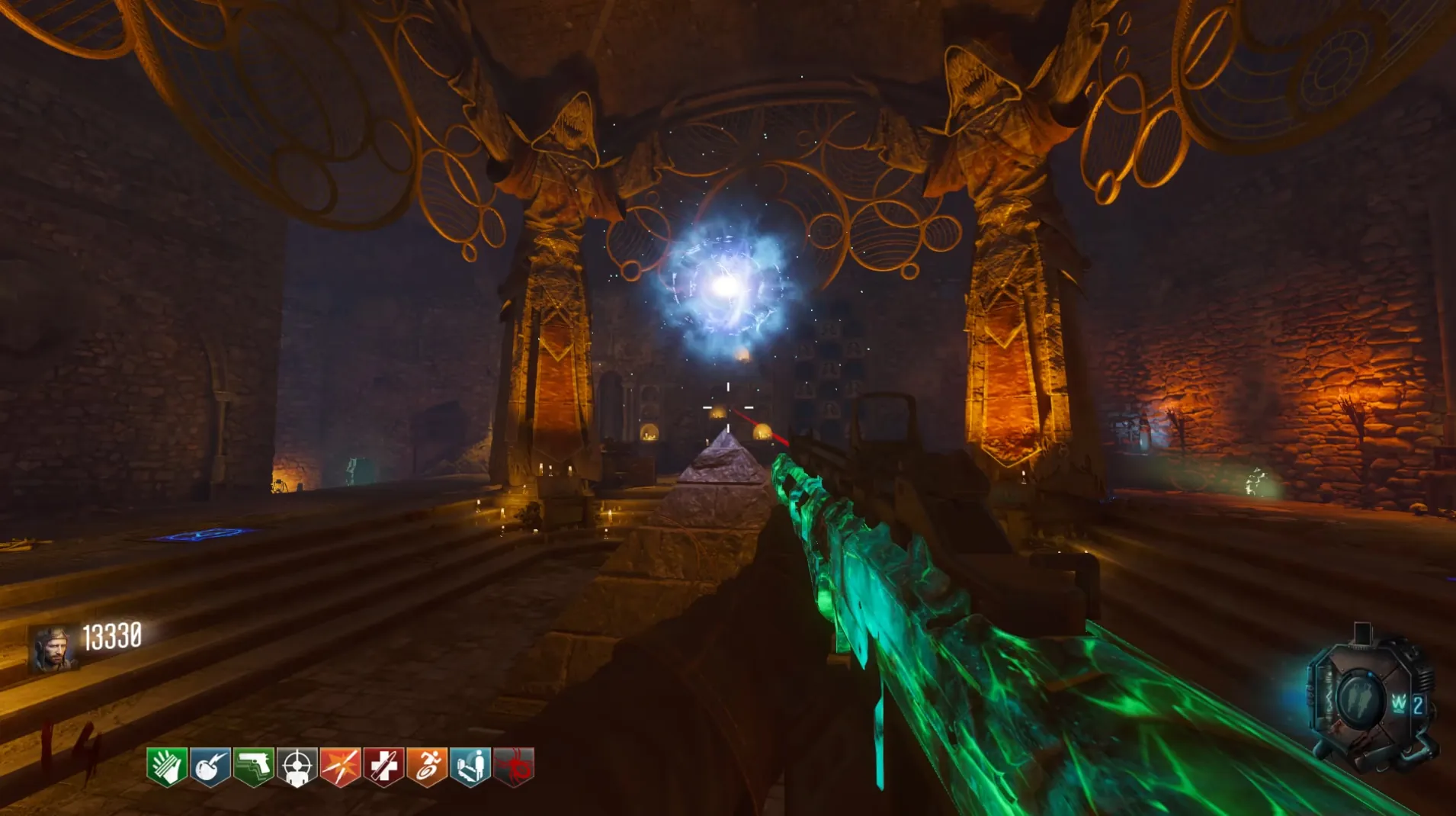Activate the Double Tap crossed bullets perk
Viewport: 1456px width, 816px height.
click(340, 766)
